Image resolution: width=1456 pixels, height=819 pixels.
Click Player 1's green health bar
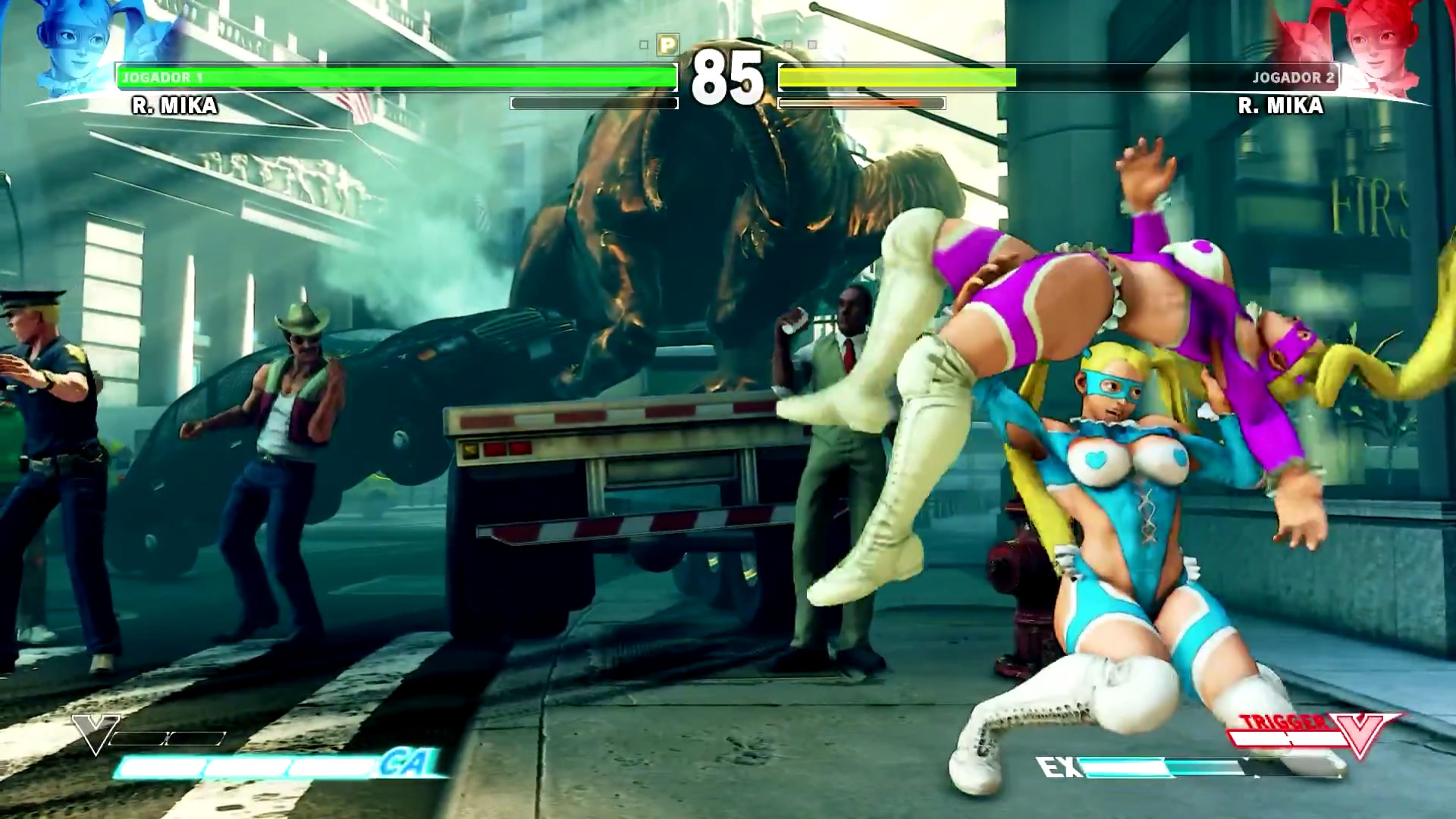(x=394, y=77)
